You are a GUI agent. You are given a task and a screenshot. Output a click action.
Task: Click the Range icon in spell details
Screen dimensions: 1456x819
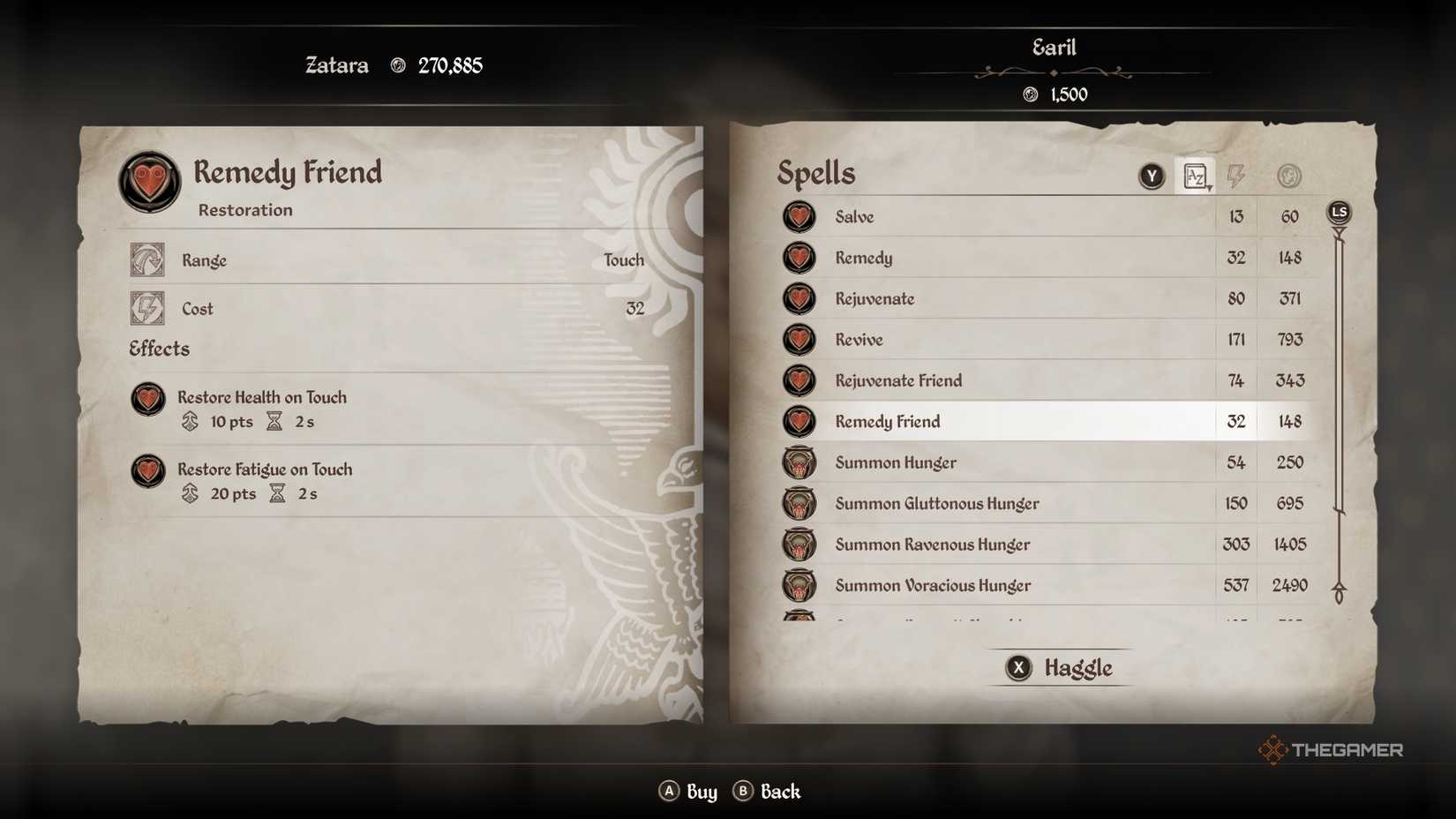tap(147, 259)
